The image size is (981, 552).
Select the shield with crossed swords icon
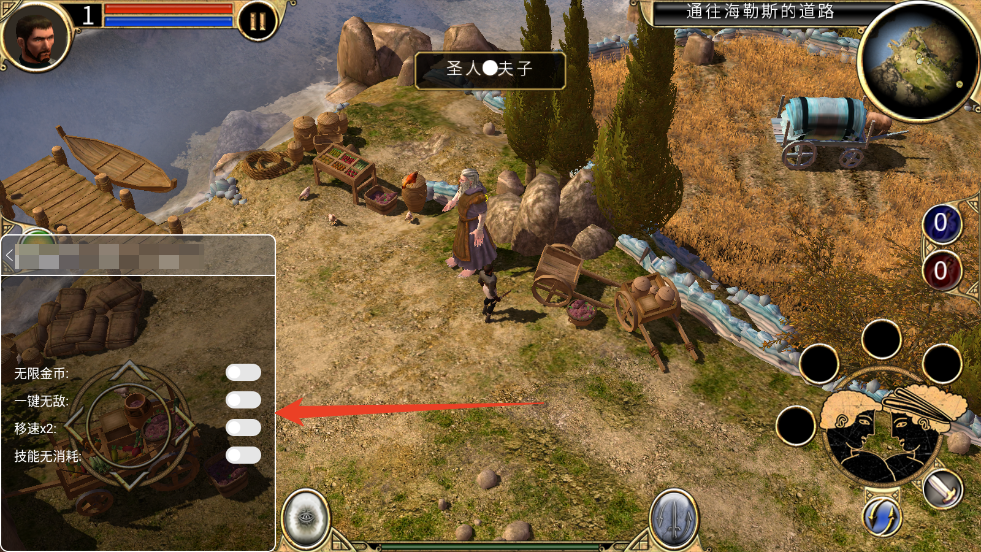674,519
